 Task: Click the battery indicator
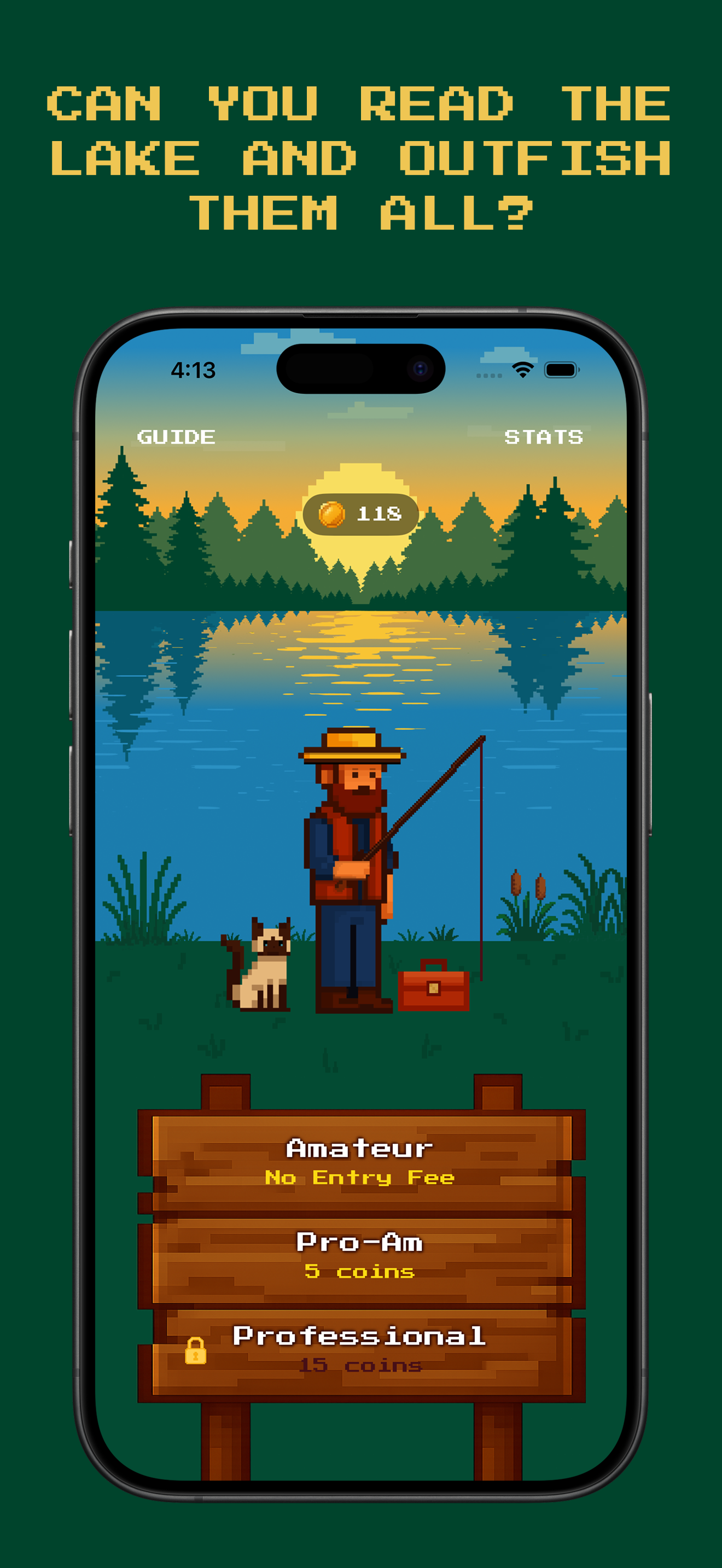pos(561,368)
